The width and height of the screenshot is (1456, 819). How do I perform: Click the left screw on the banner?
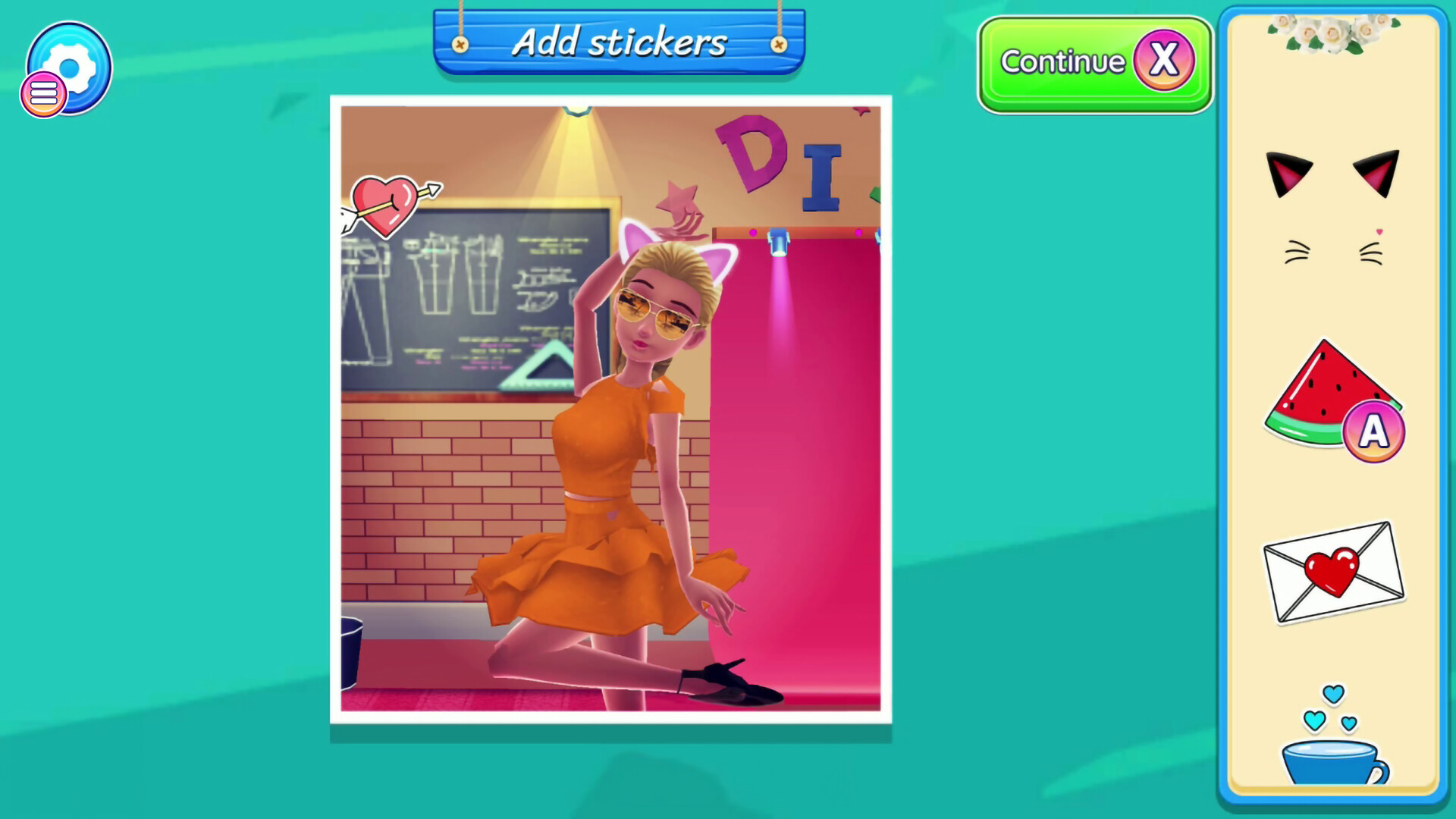pyautogui.click(x=461, y=45)
